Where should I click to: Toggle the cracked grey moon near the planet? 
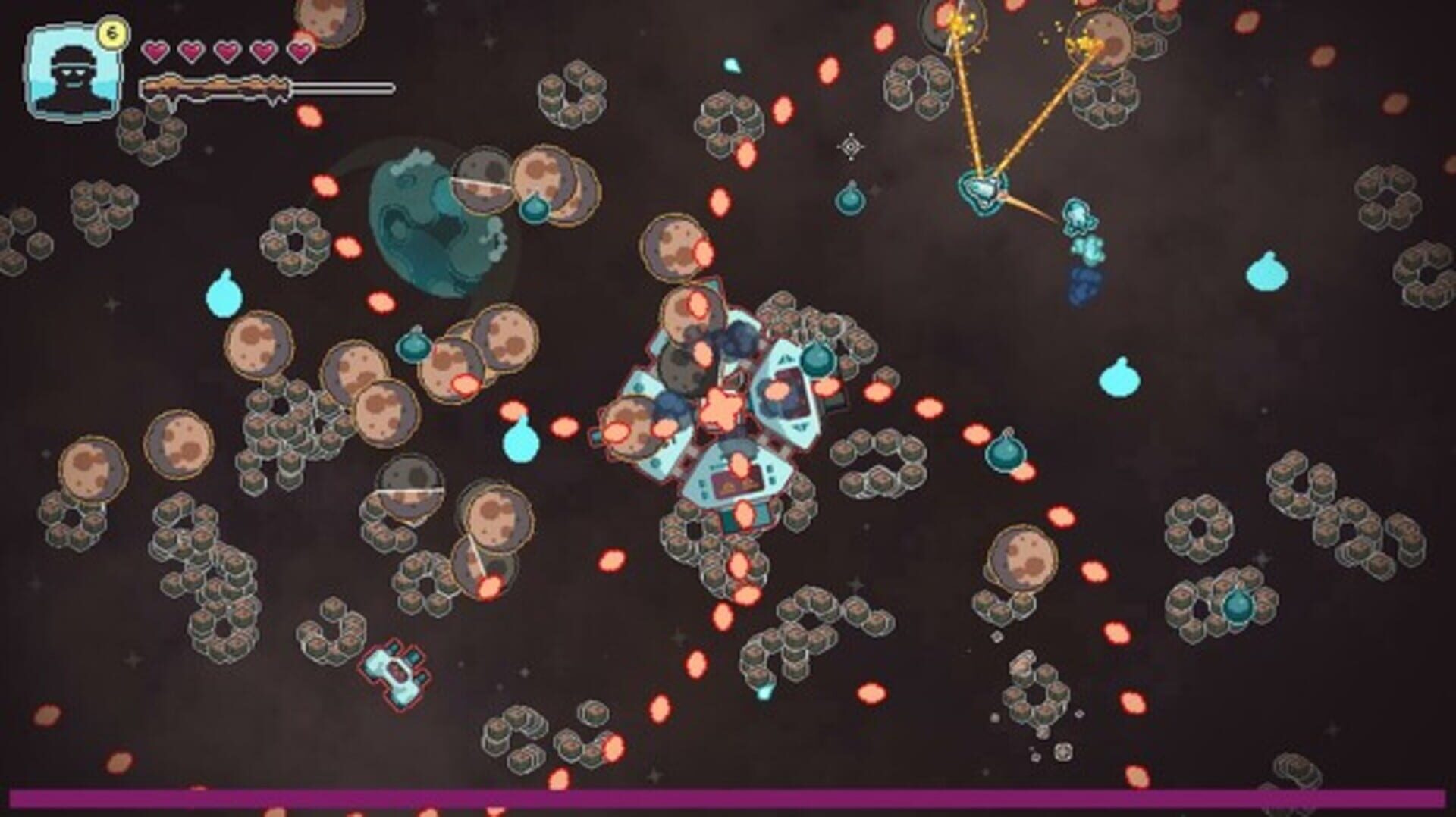[482, 182]
